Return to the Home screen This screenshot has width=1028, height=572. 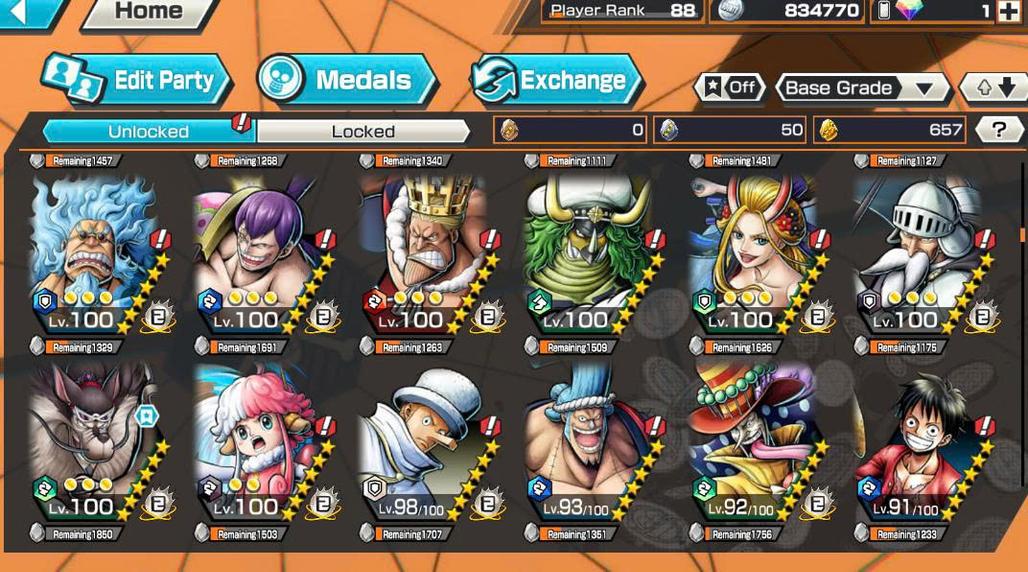pyautogui.click(x=148, y=12)
